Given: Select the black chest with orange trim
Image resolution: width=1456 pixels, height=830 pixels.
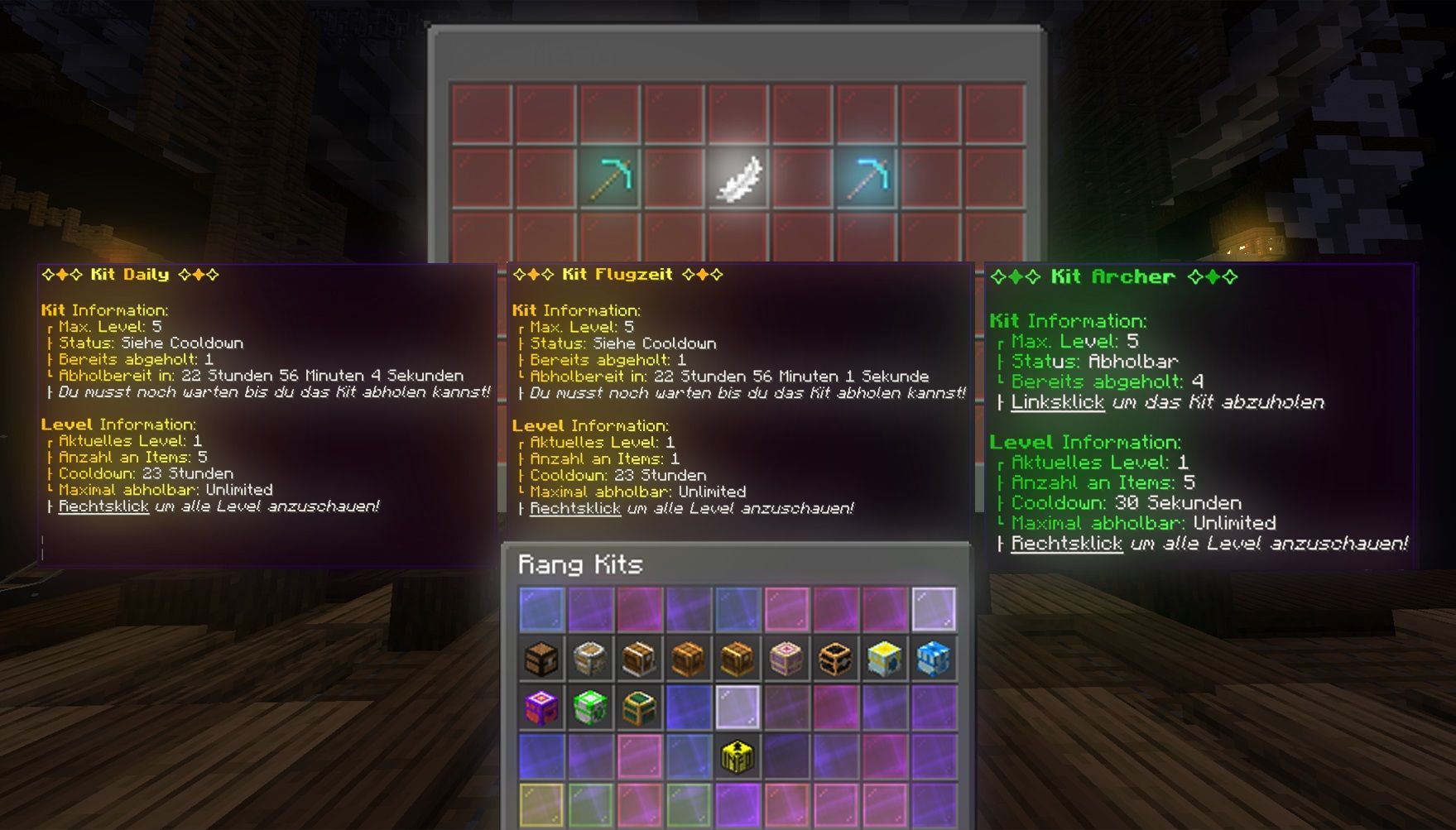Looking at the screenshot, I should pos(835,659).
